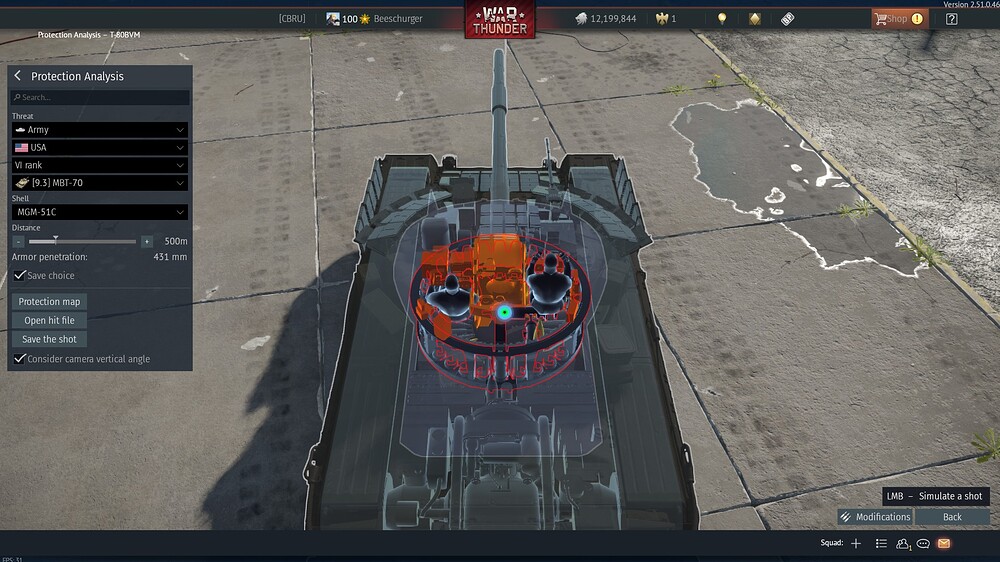Go back using the Protection Analysis arrow

pos(18,76)
